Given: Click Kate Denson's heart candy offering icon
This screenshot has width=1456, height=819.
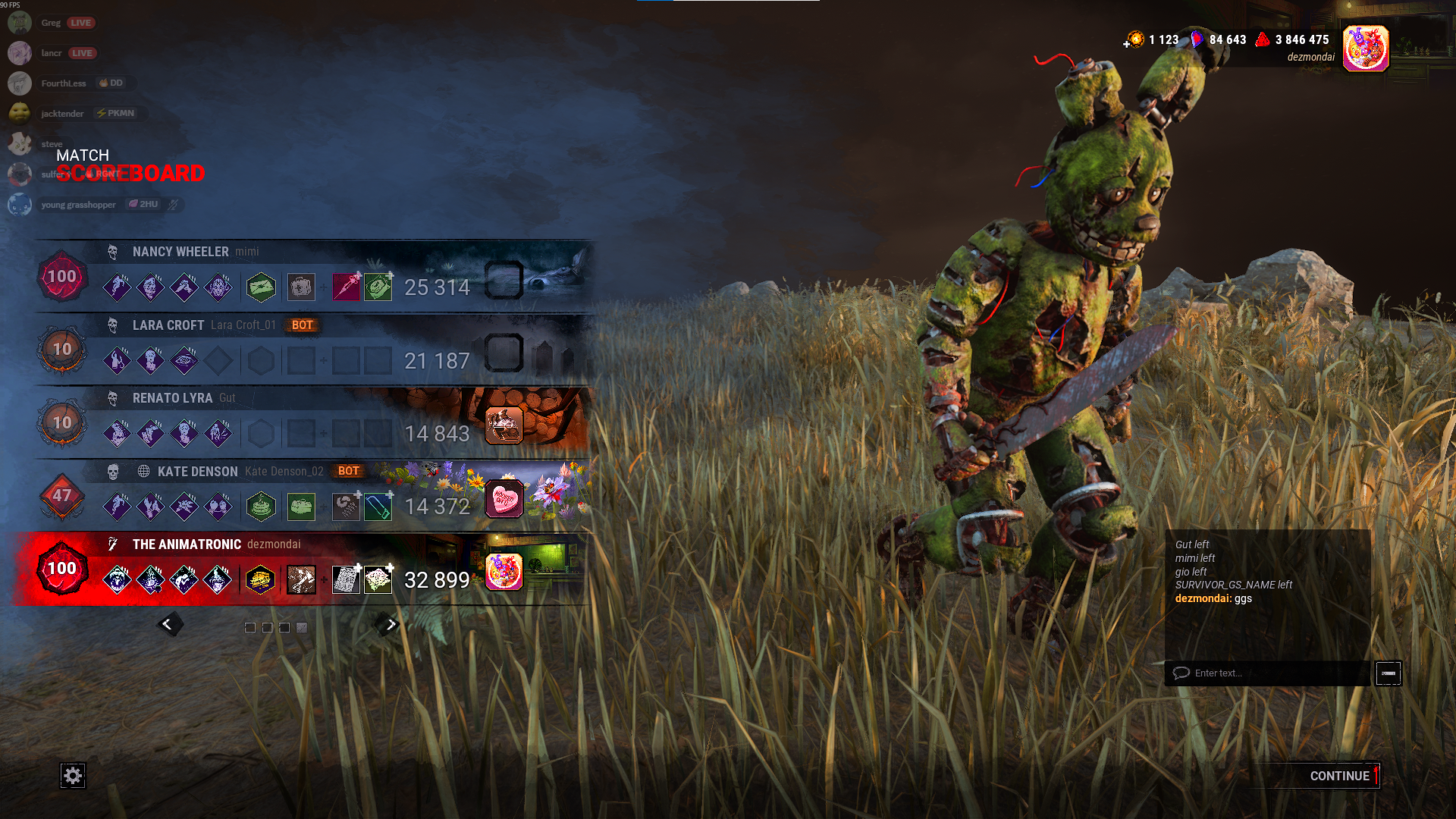Looking at the screenshot, I should coord(505,497).
